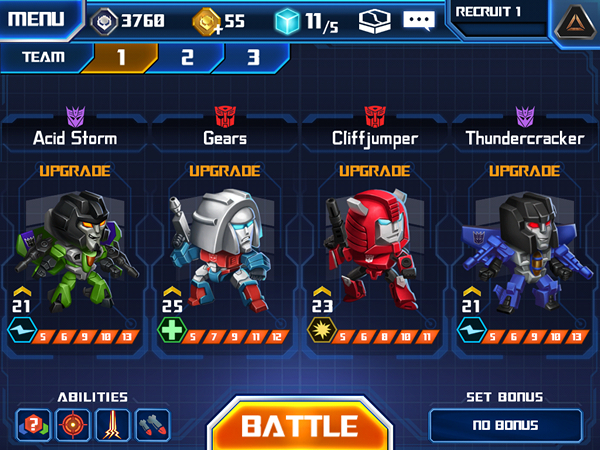Select the missiles ability icon
600x450 pixels.
point(152,425)
